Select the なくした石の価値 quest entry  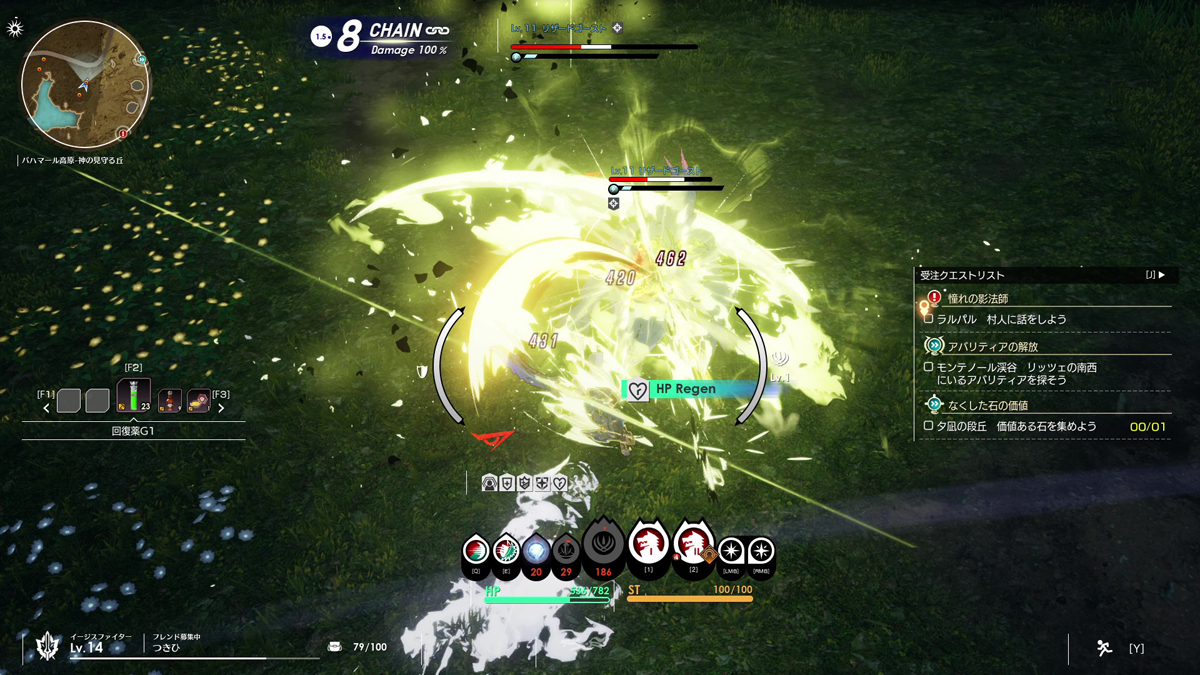(987, 405)
